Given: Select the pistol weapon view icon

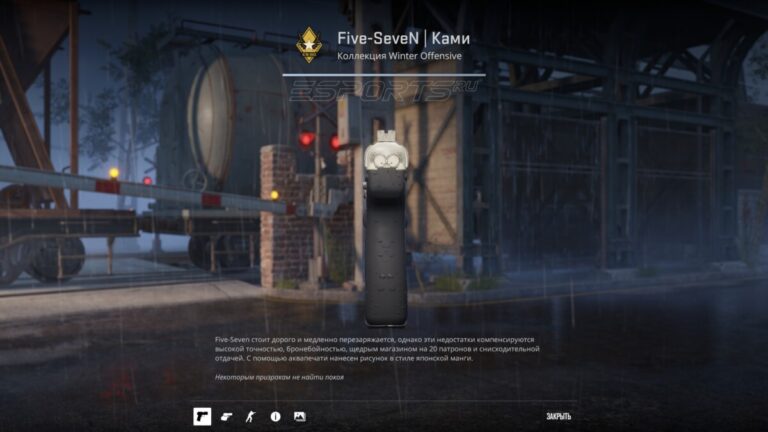Looking at the screenshot, I should tap(202, 416).
